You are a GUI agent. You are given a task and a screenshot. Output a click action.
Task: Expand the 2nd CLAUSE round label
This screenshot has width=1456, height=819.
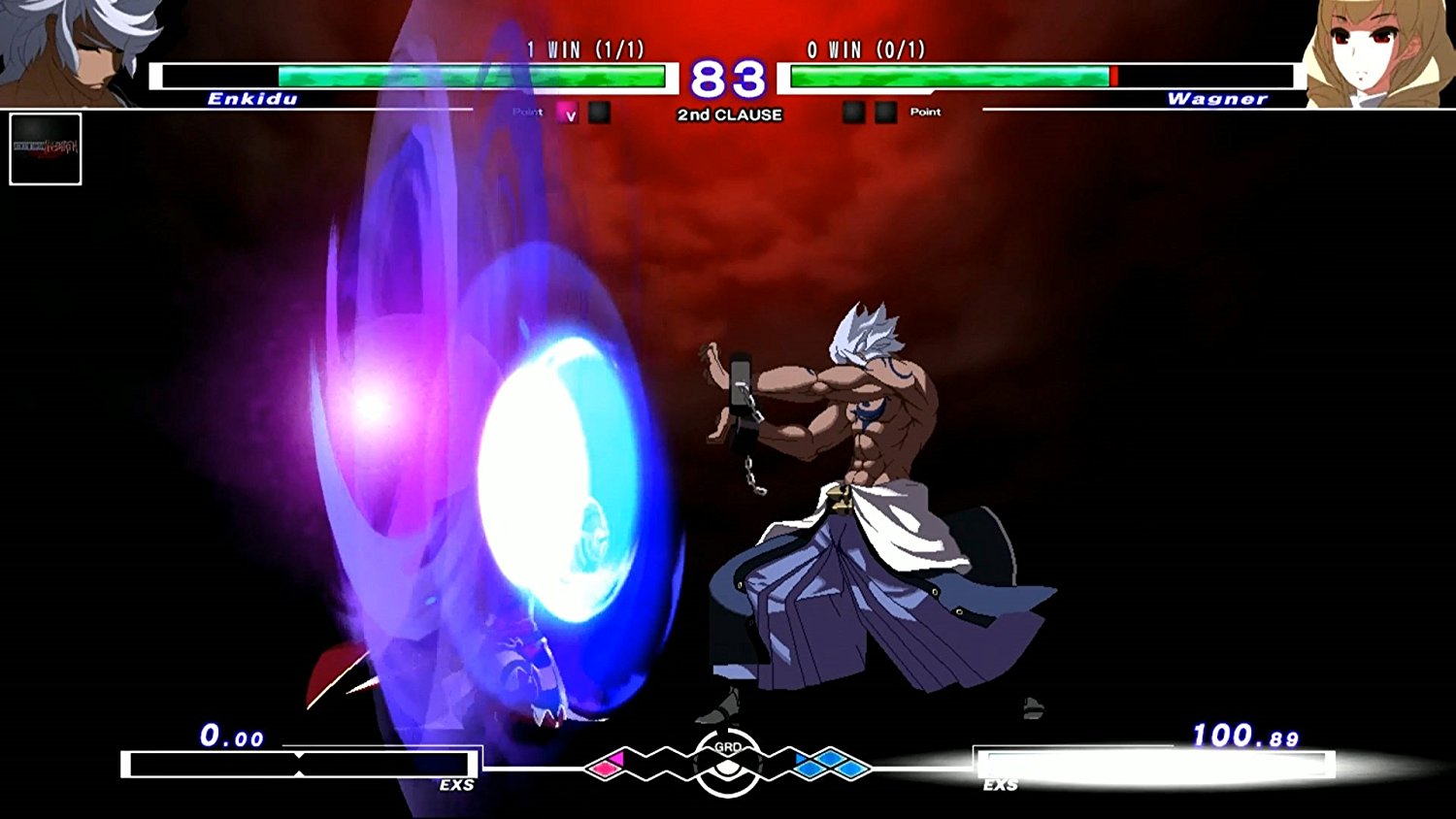tap(730, 114)
